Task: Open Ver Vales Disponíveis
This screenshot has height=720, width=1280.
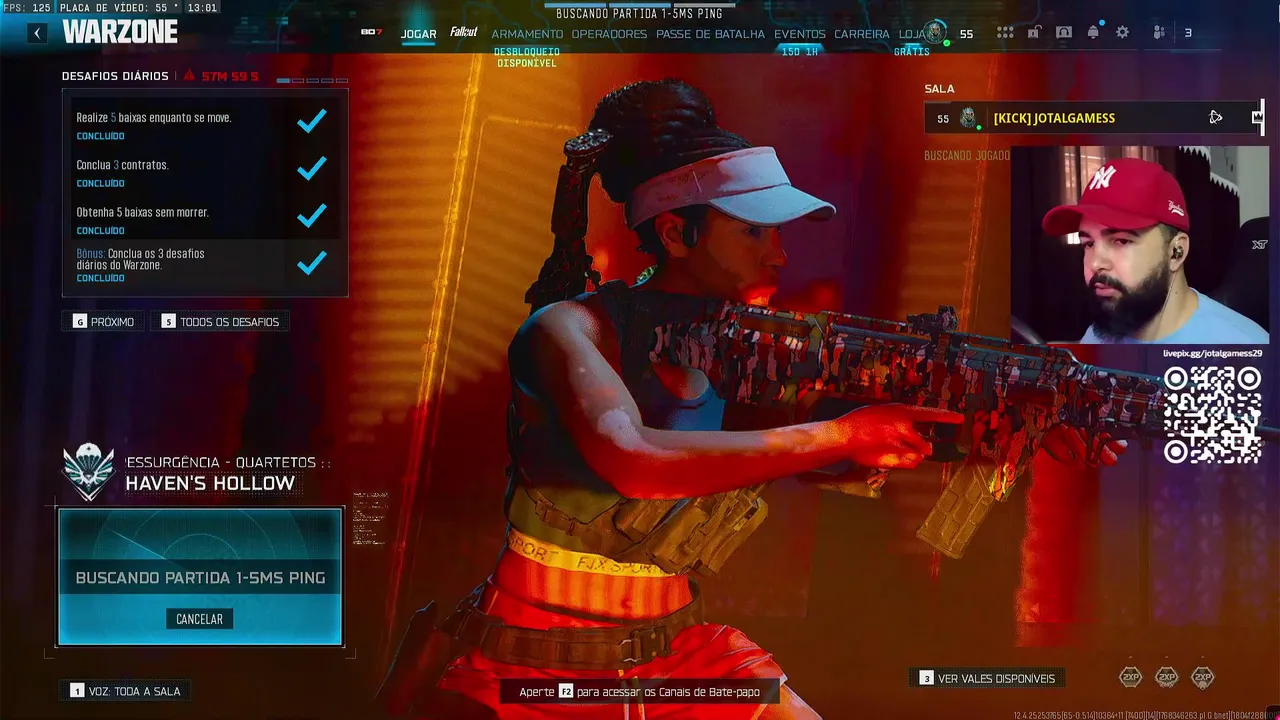Action: (x=986, y=678)
